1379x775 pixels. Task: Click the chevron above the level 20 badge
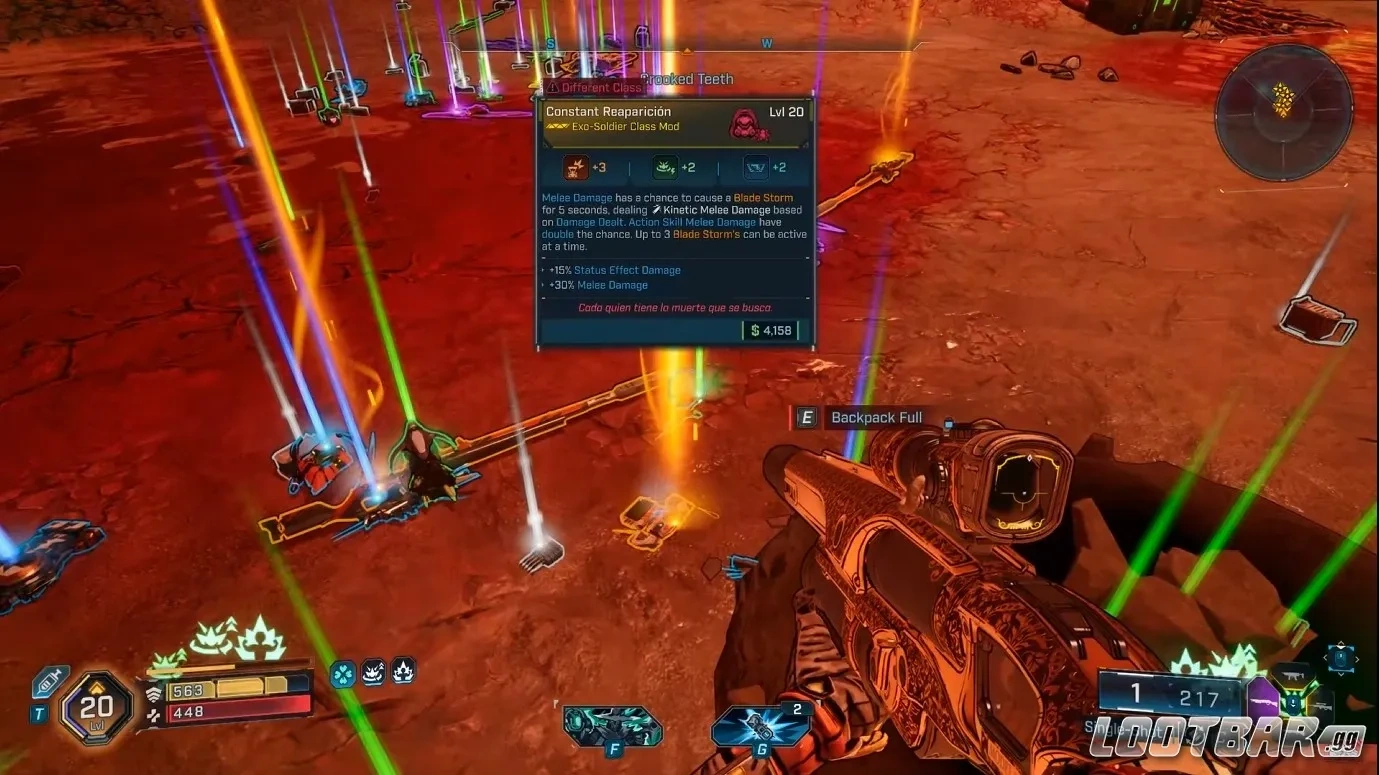click(x=97, y=687)
